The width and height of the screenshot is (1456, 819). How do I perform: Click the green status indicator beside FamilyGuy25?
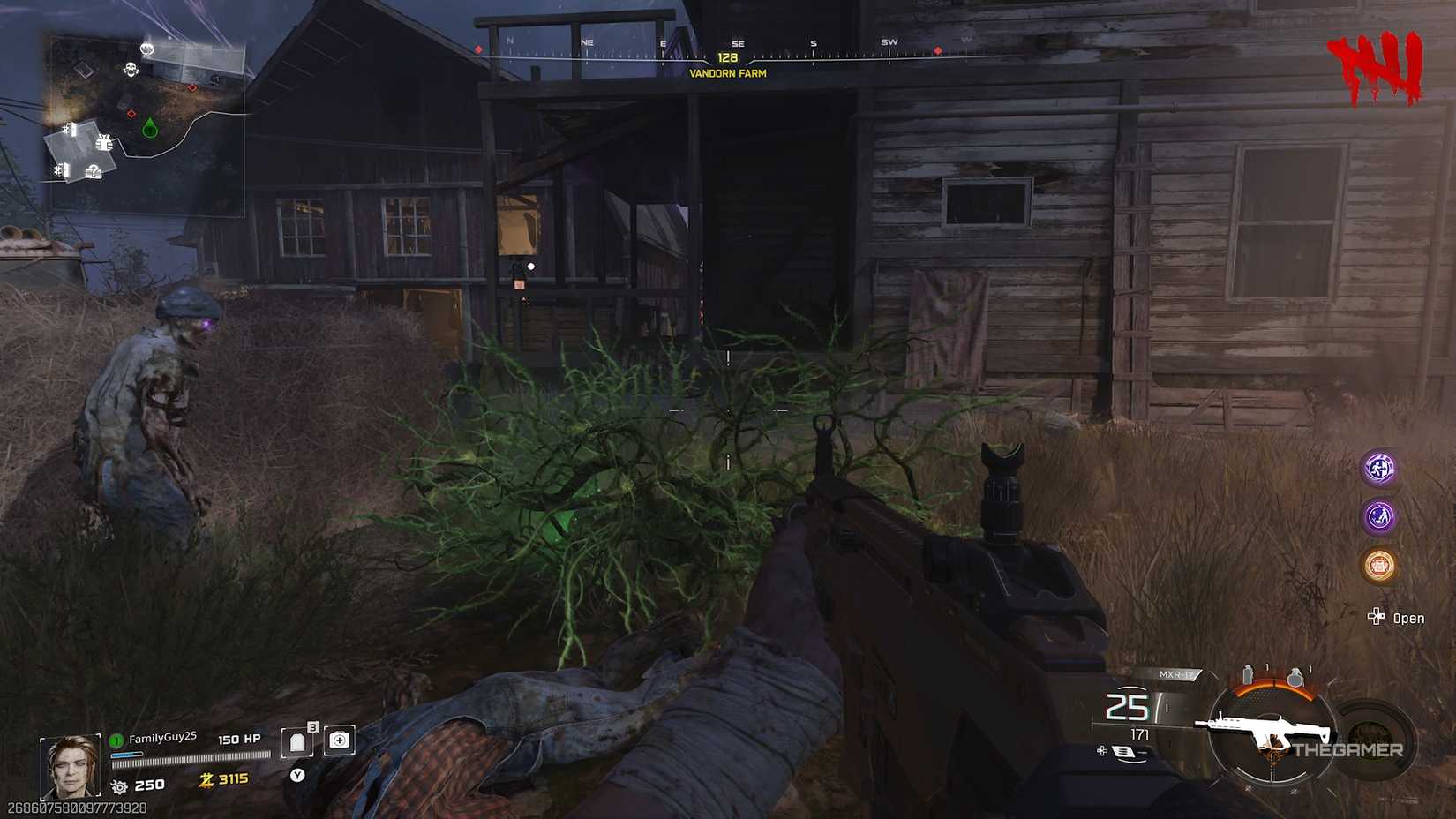(116, 740)
